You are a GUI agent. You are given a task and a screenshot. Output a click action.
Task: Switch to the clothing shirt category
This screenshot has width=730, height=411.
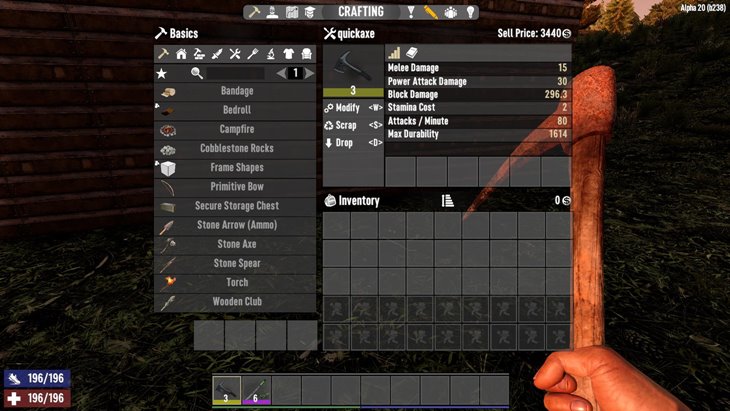click(289, 54)
